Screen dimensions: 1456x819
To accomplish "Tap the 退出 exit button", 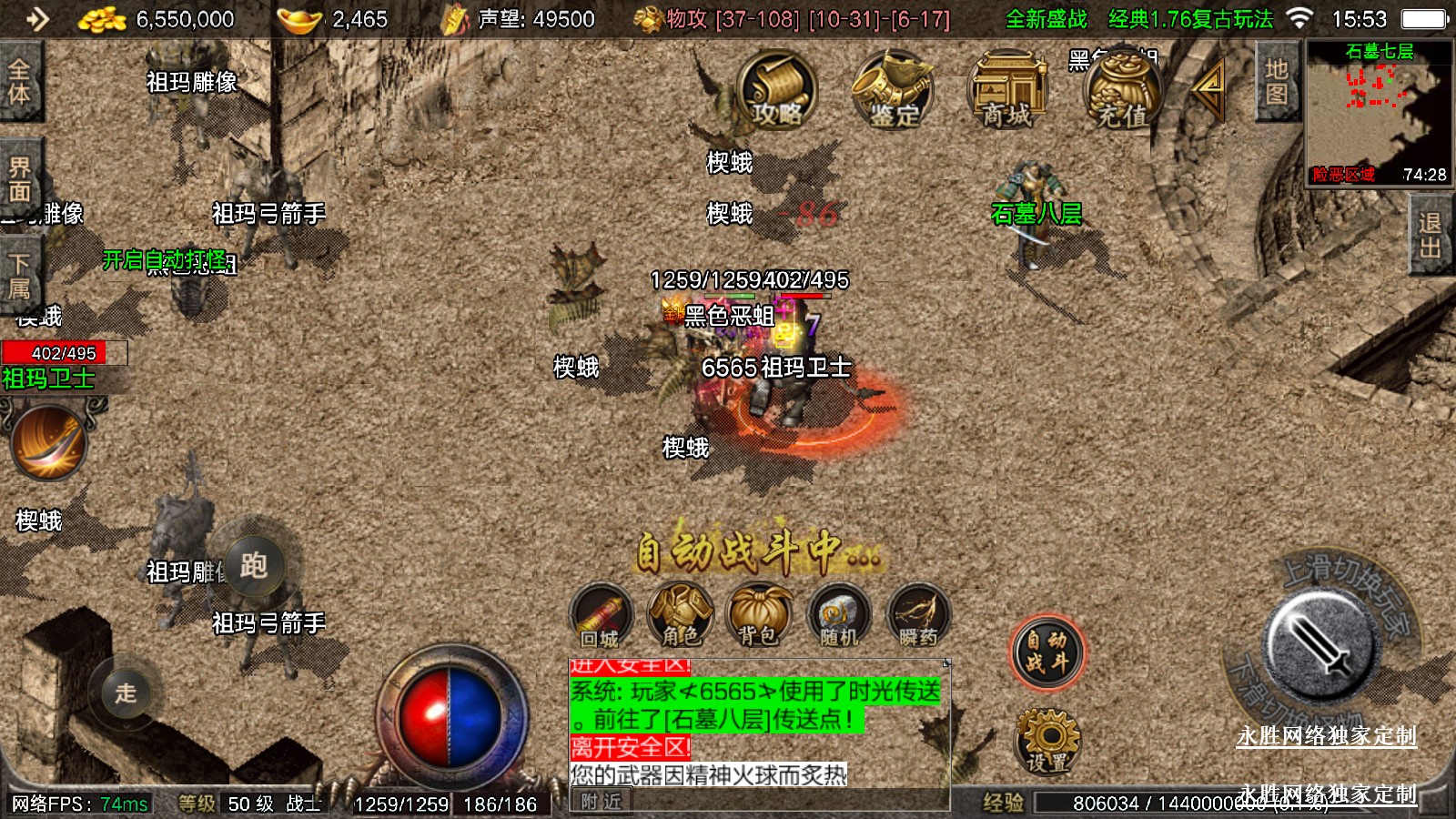I will coord(1430,237).
